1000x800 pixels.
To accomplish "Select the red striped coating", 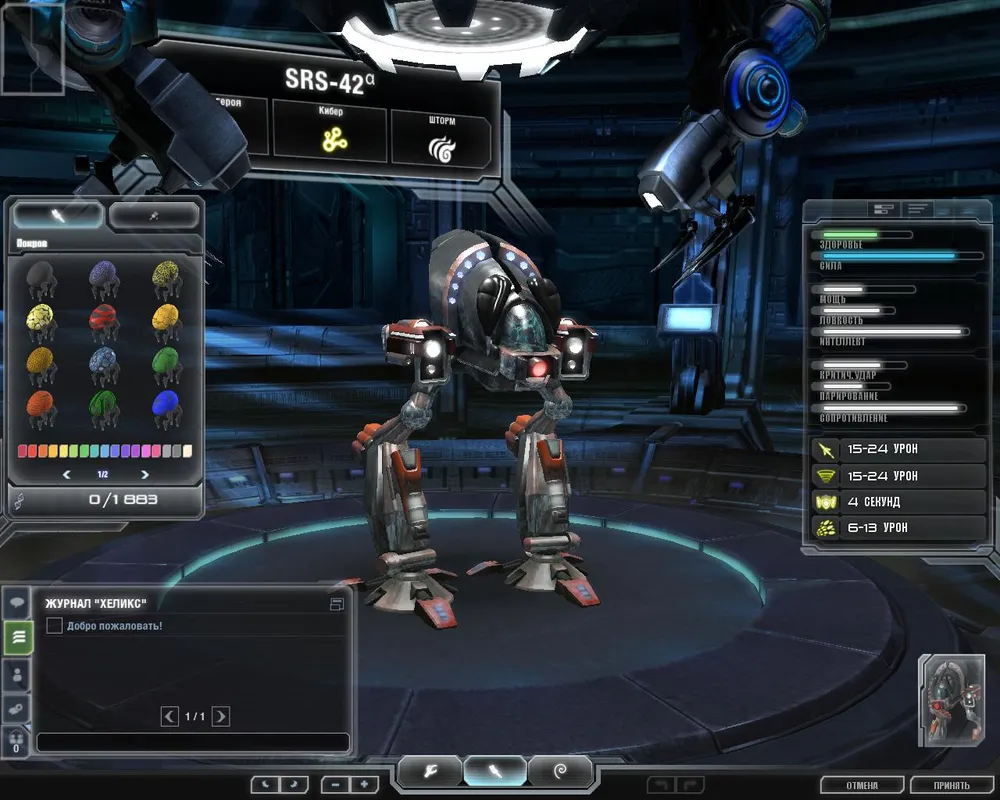I will tap(103, 321).
